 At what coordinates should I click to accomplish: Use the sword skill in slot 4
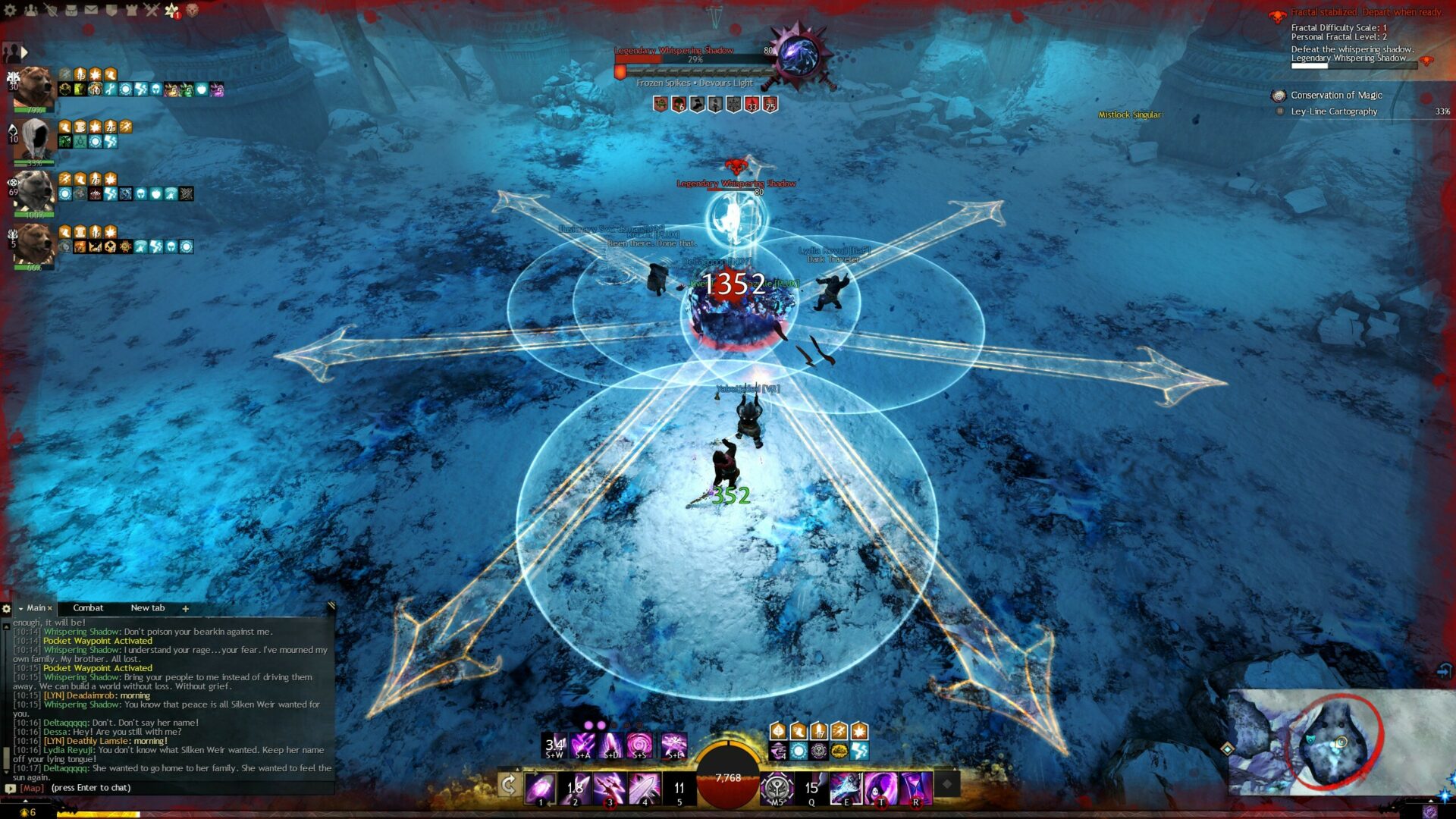(x=645, y=788)
